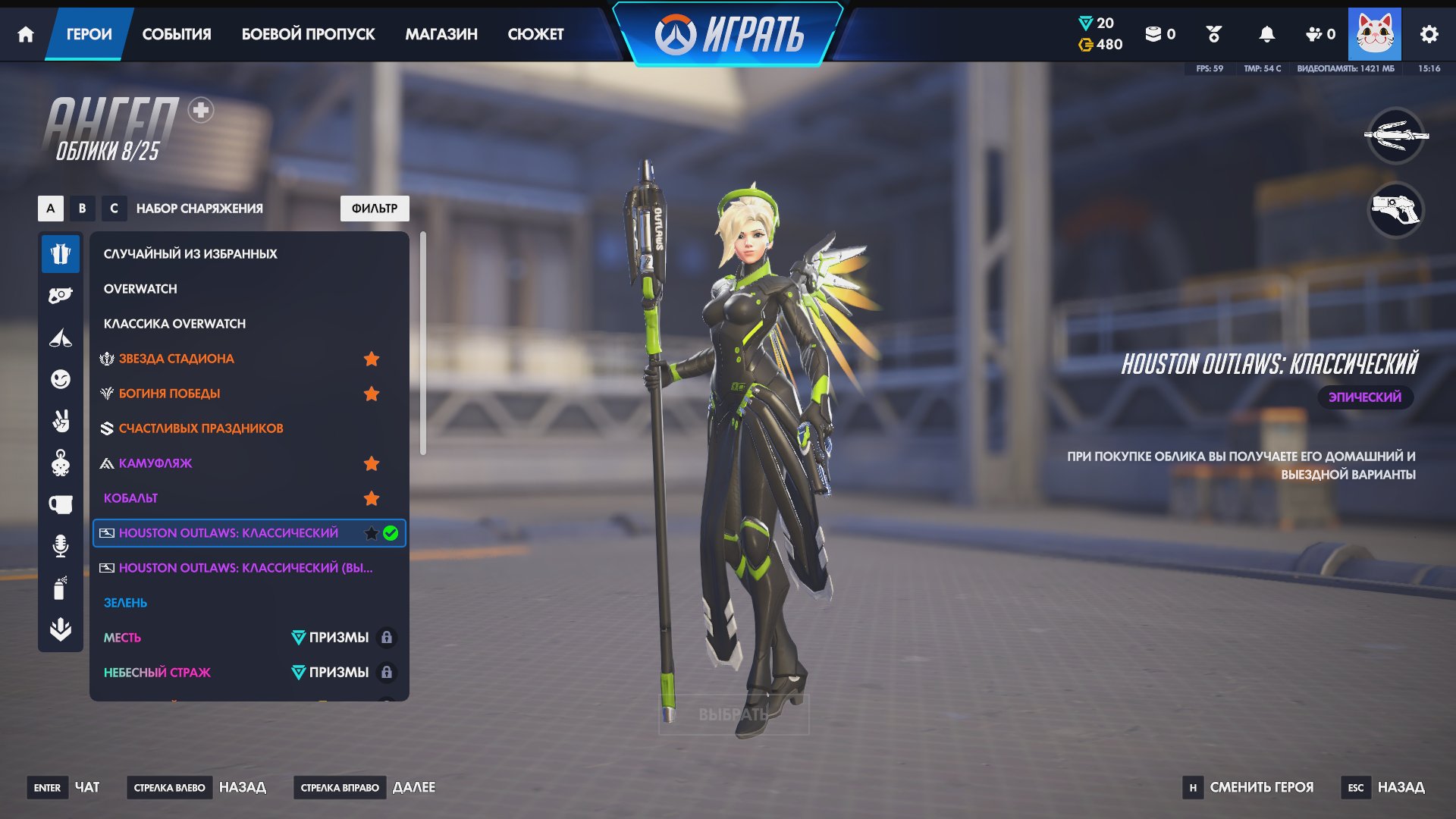Switch to the События tab
Screen dimensions: 1456x819
point(177,34)
